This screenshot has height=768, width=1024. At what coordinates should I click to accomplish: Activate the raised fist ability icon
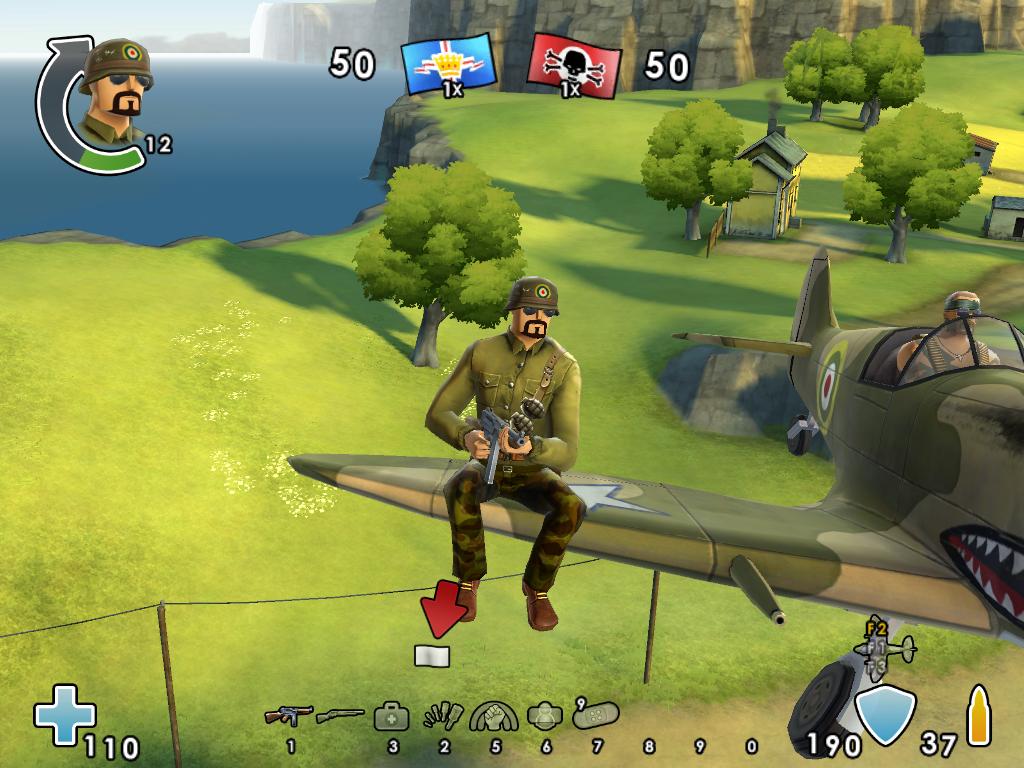pos(494,716)
